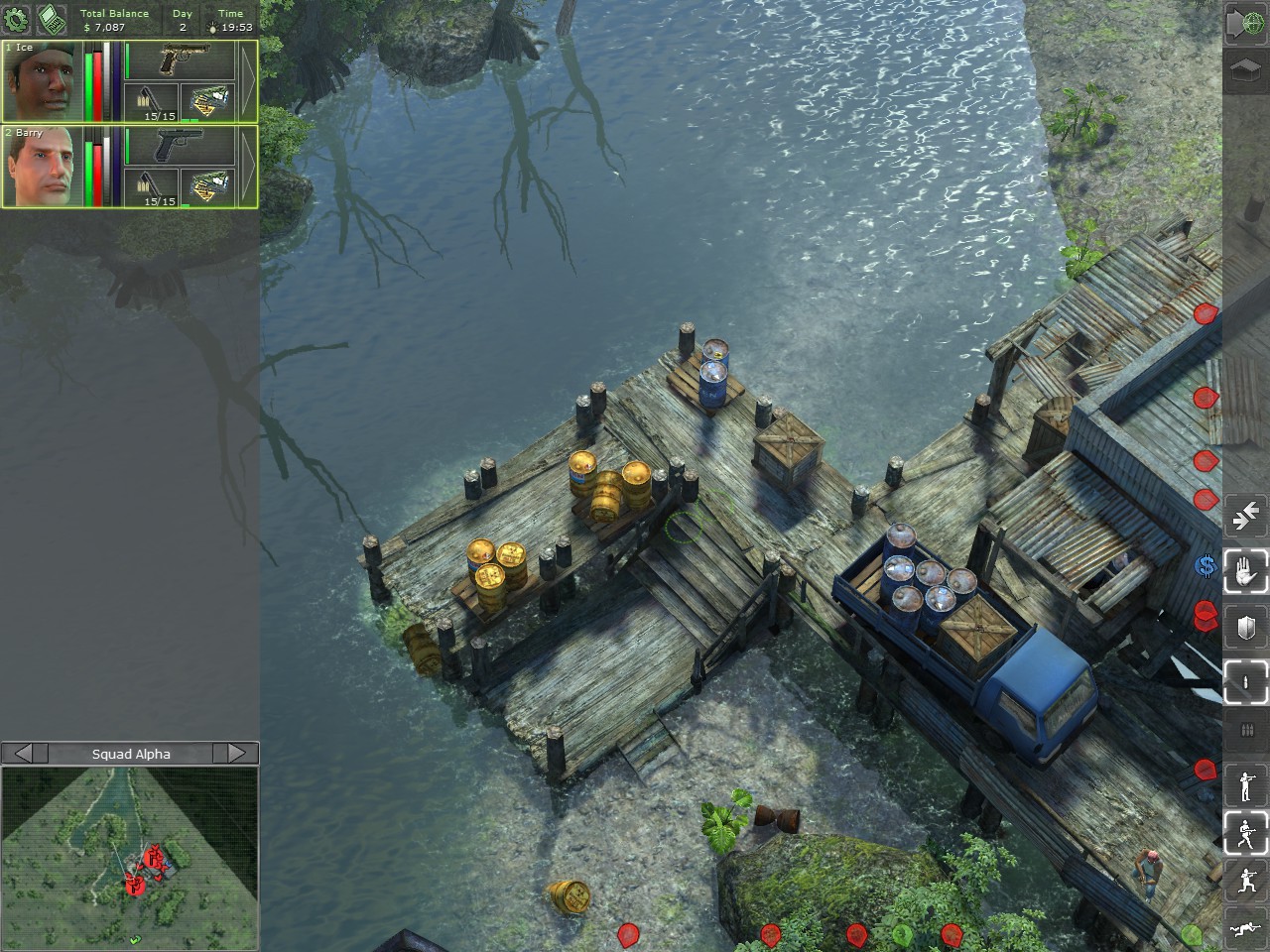Open the world map globe button

(1245, 23)
